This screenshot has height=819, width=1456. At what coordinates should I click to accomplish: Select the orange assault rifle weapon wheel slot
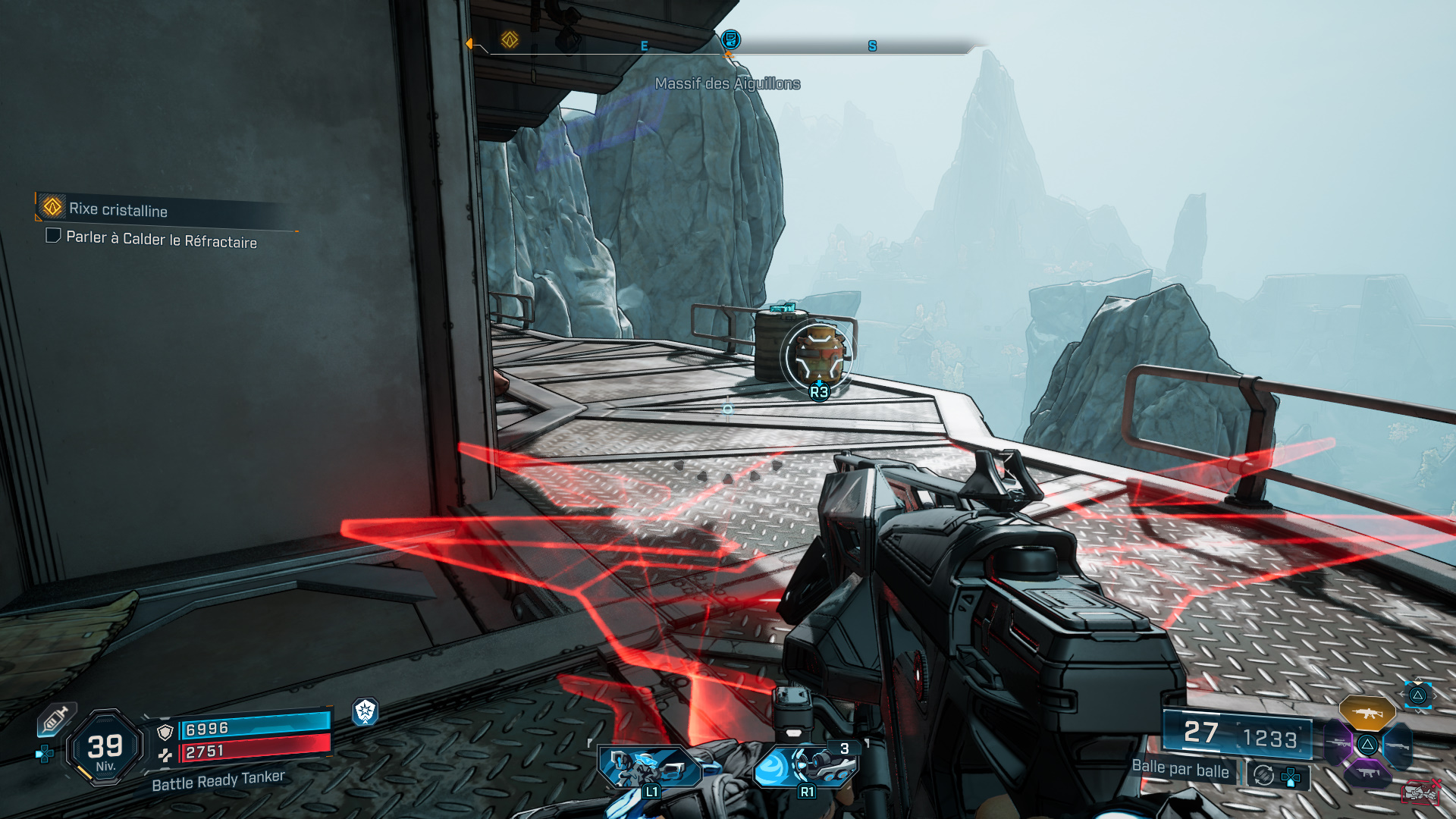[x=1367, y=713]
